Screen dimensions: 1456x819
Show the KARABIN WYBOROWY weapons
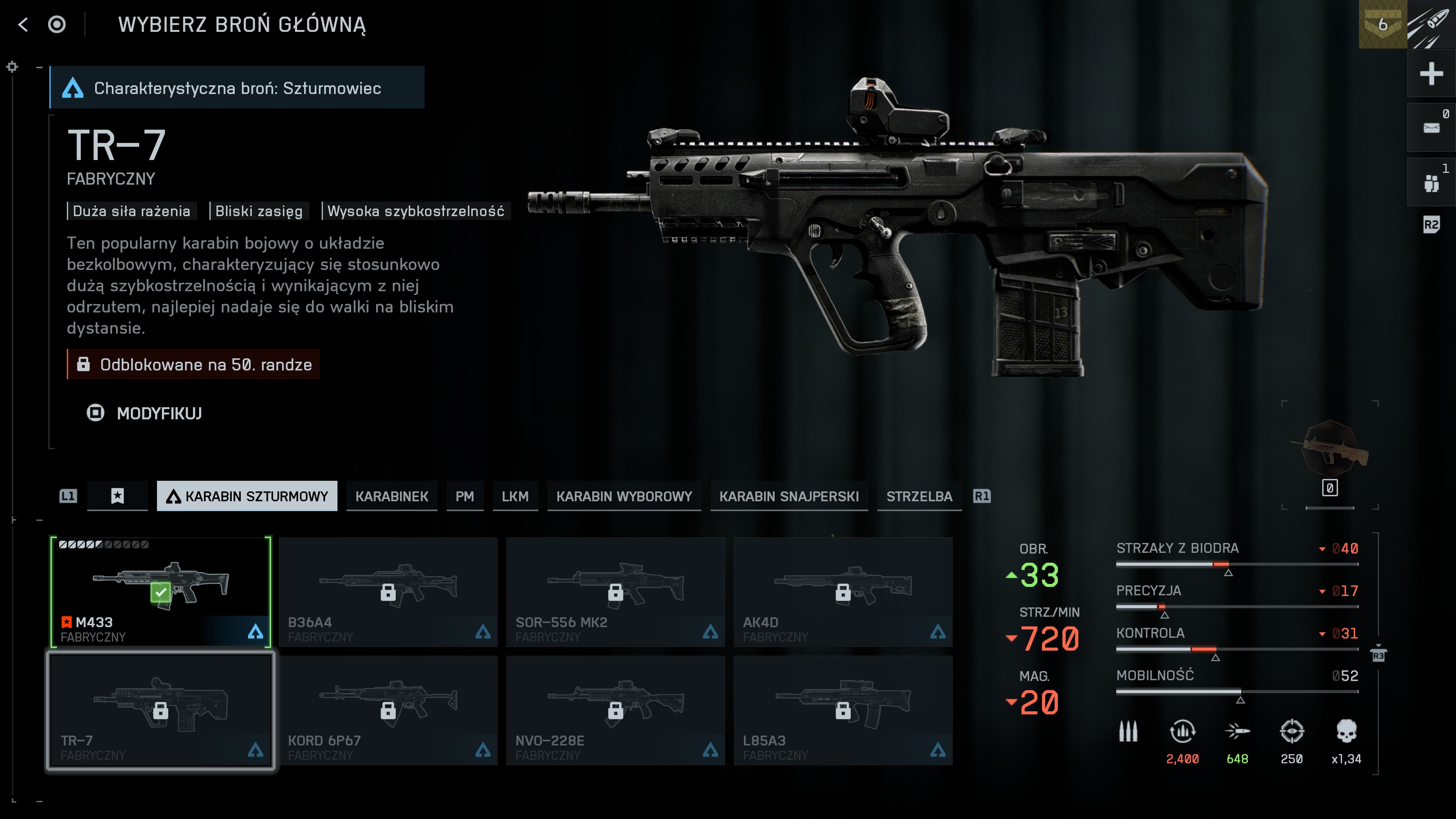pos(623,496)
